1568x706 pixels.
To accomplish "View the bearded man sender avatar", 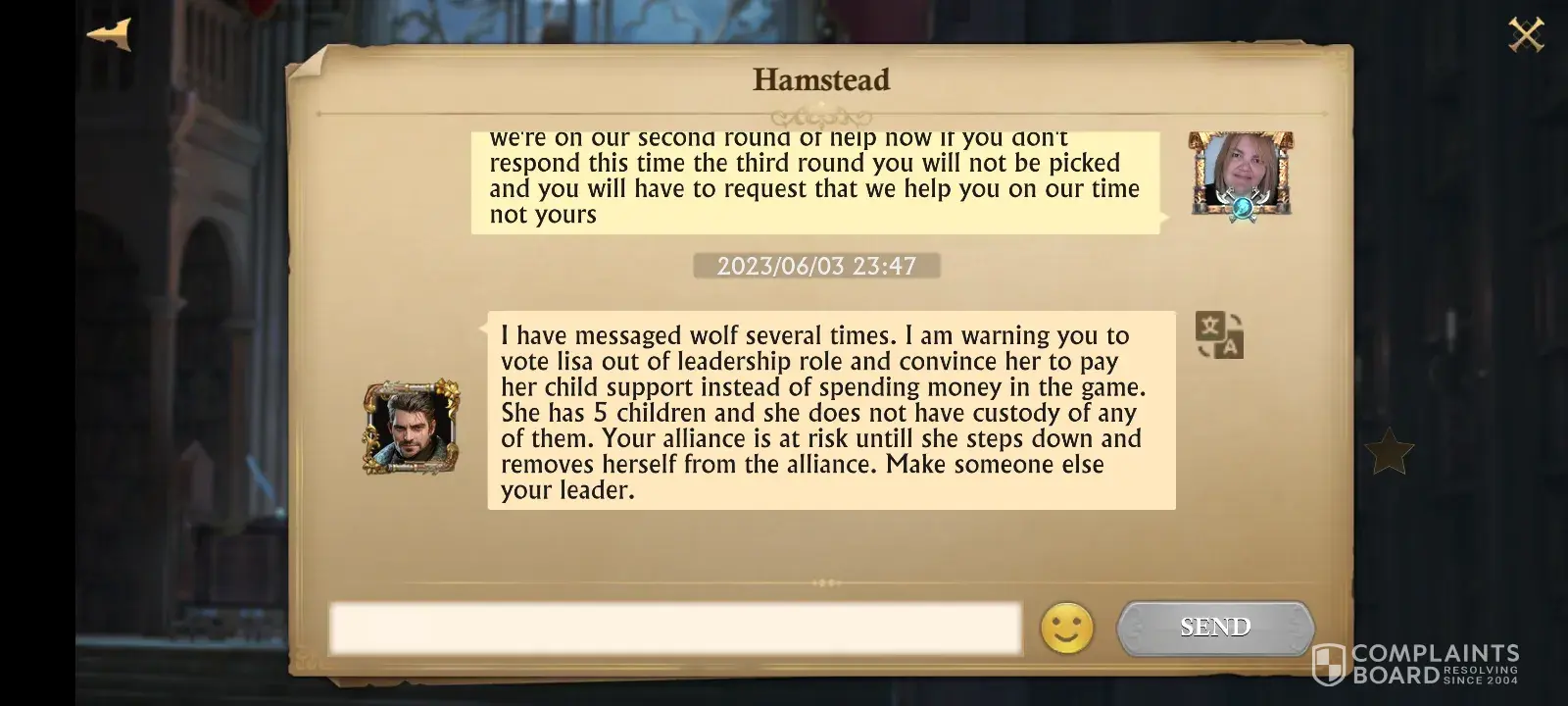I will (x=412, y=428).
